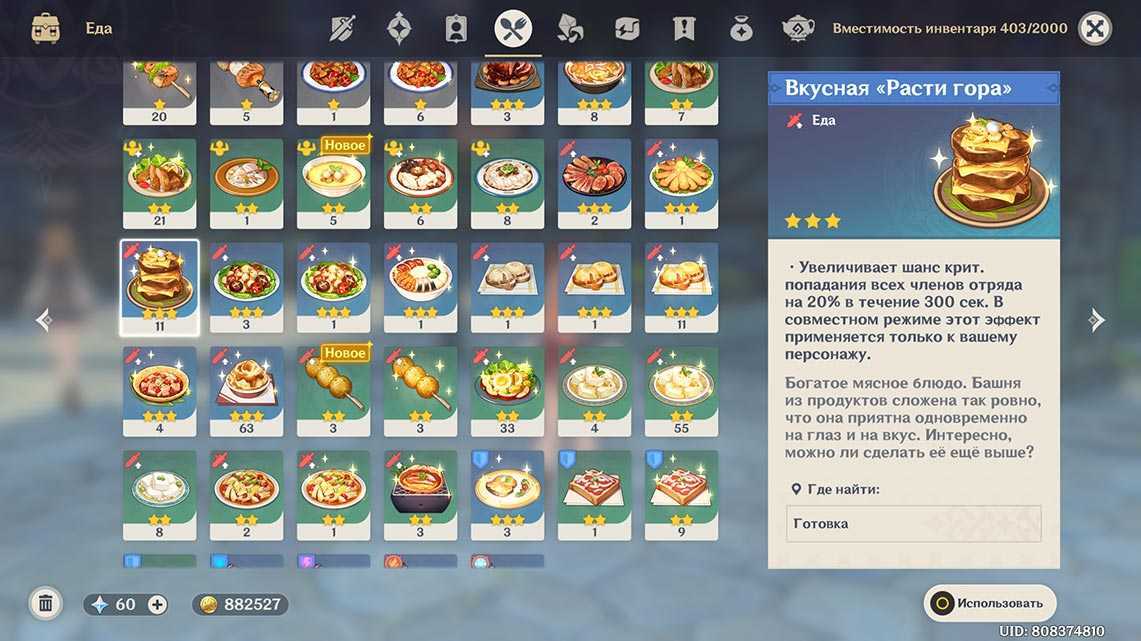Select the skewer marked Новое
Viewport: 1141px width, 641px height.
333,391
